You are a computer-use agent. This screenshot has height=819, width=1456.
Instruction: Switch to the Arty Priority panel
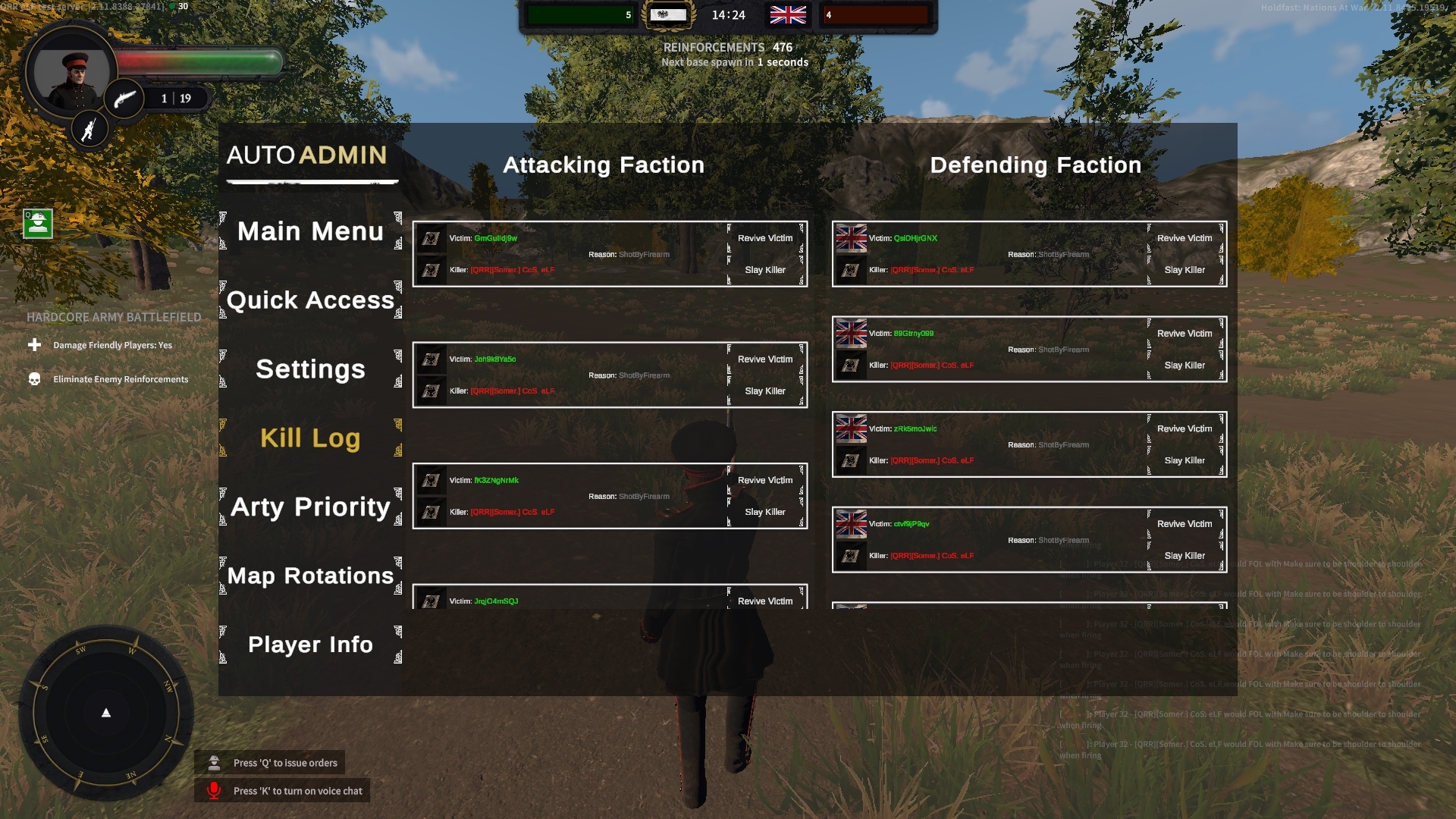pos(310,507)
